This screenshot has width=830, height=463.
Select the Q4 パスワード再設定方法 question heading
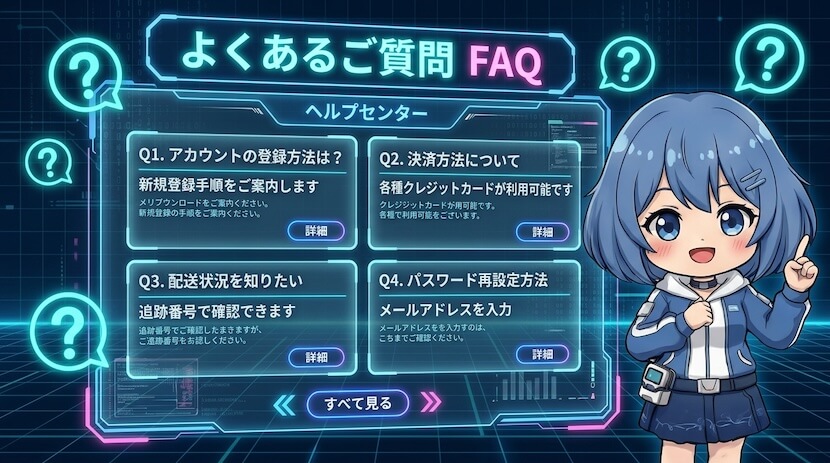(x=462, y=279)
